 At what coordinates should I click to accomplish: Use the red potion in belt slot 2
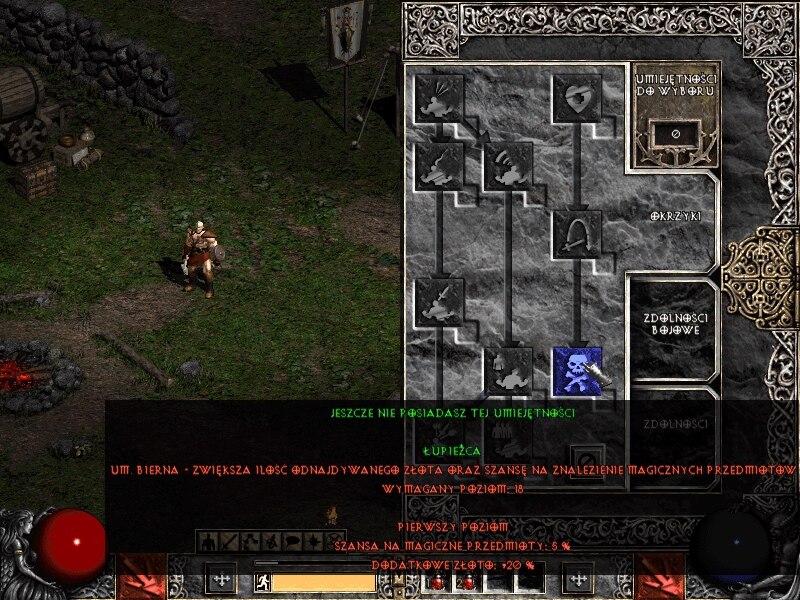point(466,581)
